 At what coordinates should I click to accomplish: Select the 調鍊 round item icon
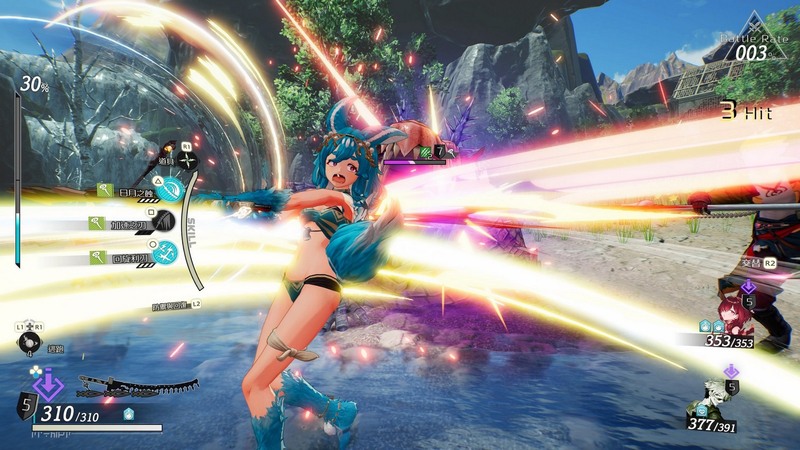click(30, 342)
